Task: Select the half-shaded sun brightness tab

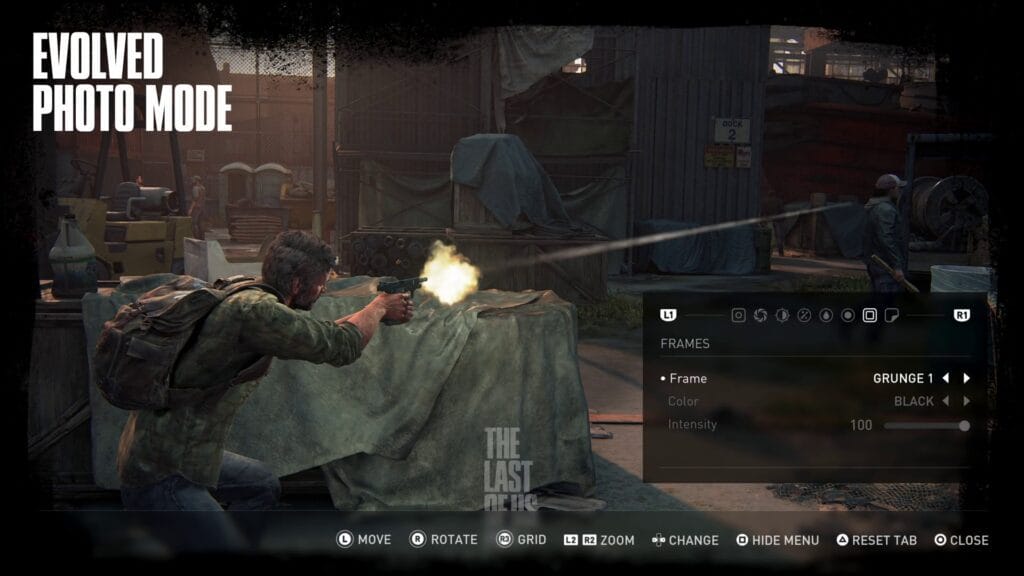Action: click(782, 315)
